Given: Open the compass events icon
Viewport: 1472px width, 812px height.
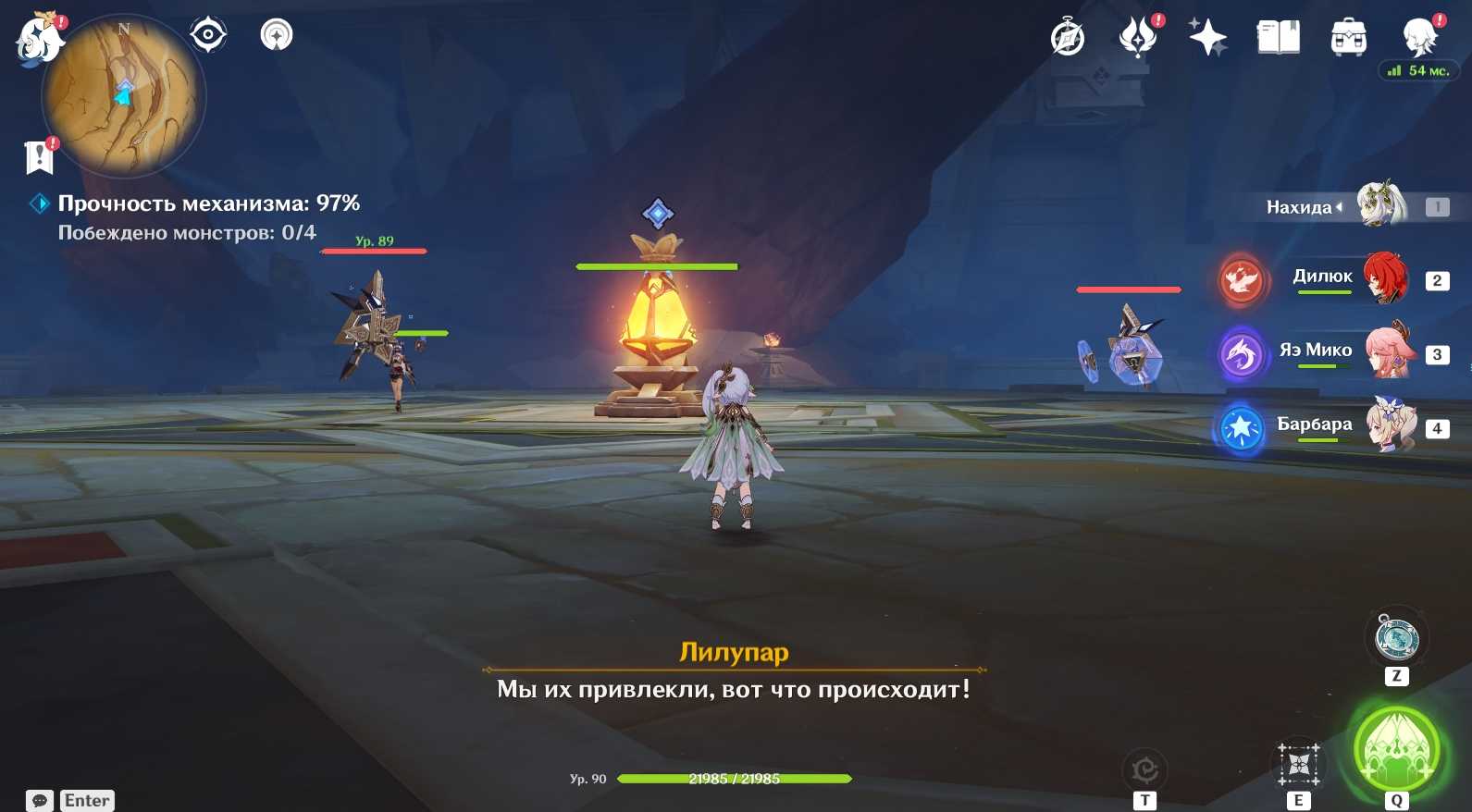Looking at the screenshot, I should click(x=1068, y=38).
